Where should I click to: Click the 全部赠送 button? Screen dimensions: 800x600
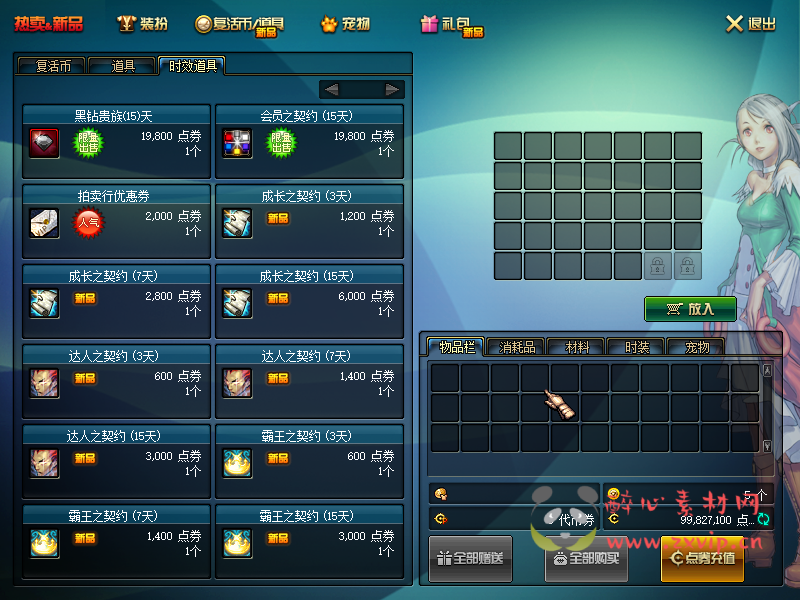(x=471, y=558)
